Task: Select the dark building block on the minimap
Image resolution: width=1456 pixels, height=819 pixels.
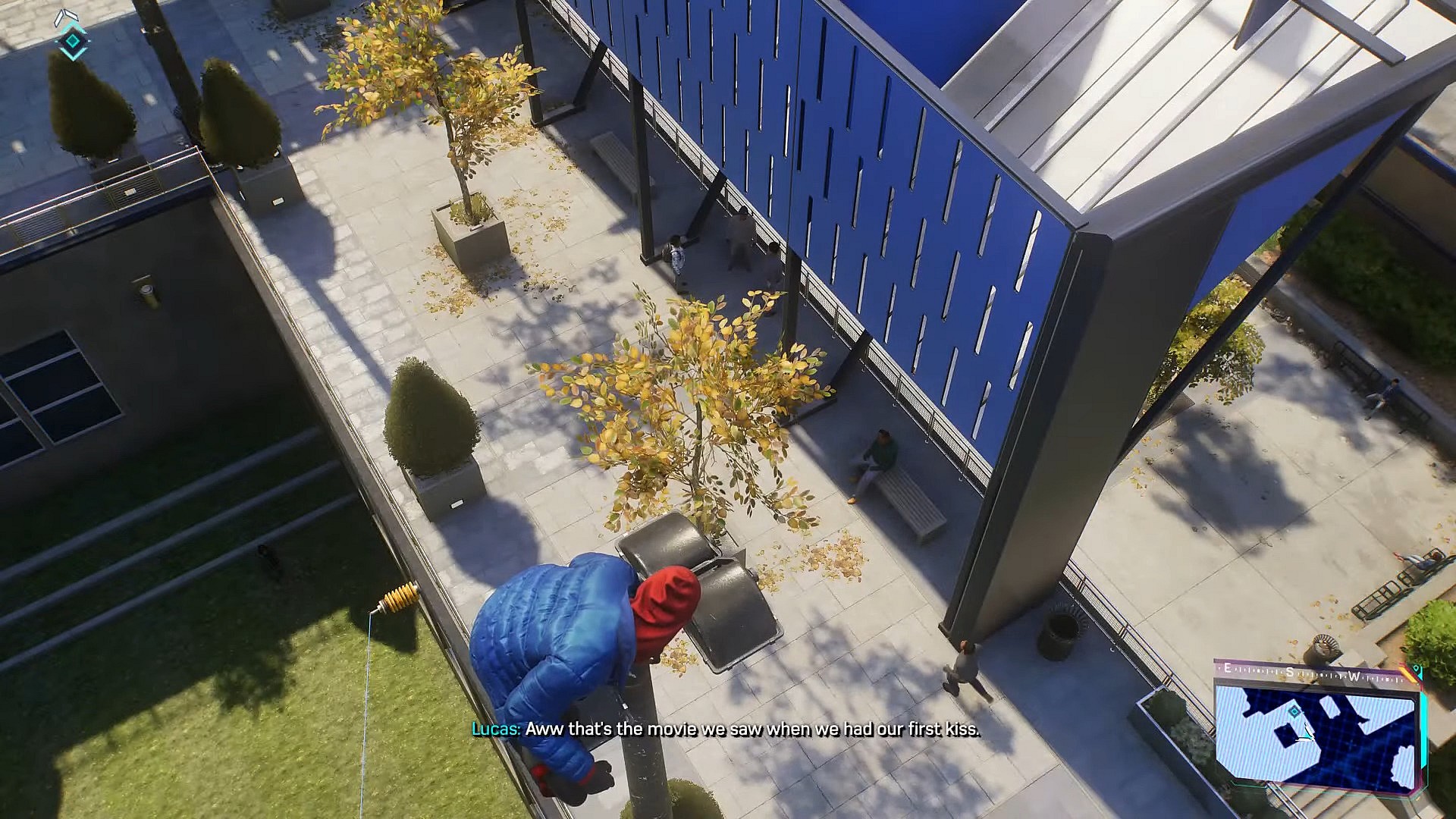Action: click(x=1286, y=734)
